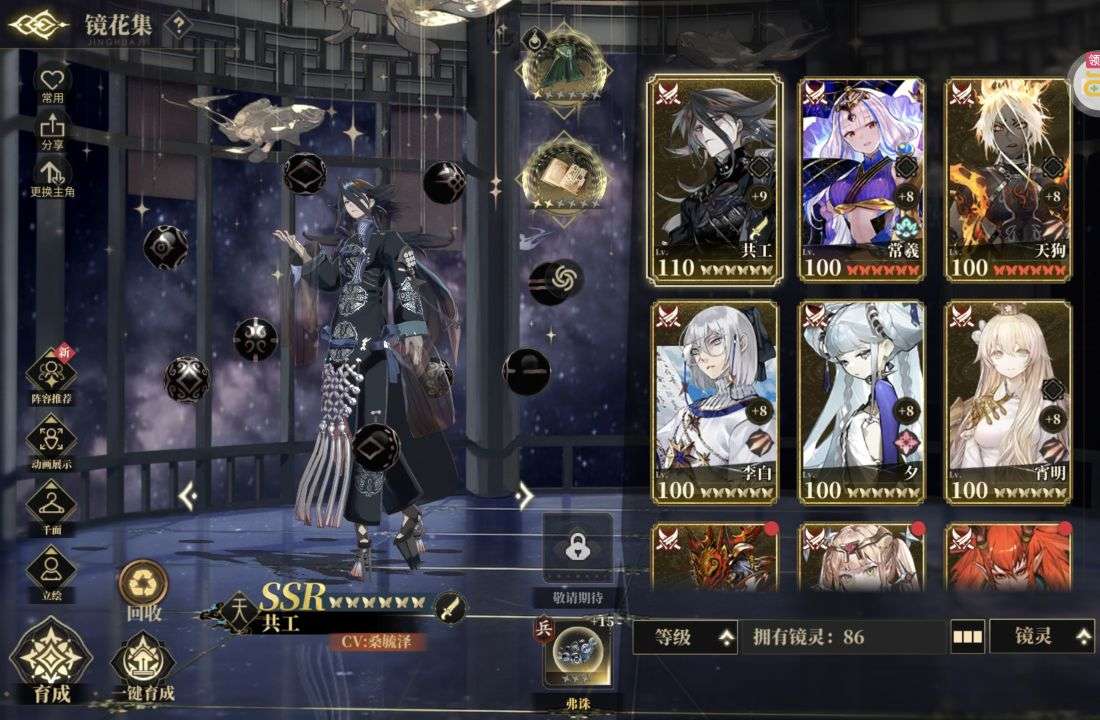Click the help question mark beside 镜花集
This screenshot has width=1100, height=720.
click(x=177, y=26)
